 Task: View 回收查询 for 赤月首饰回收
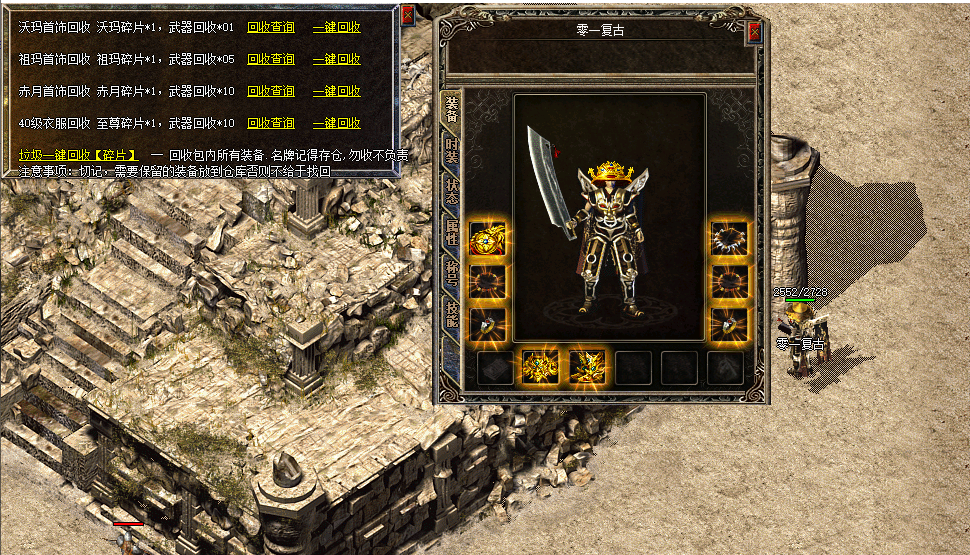click(271, 91)
